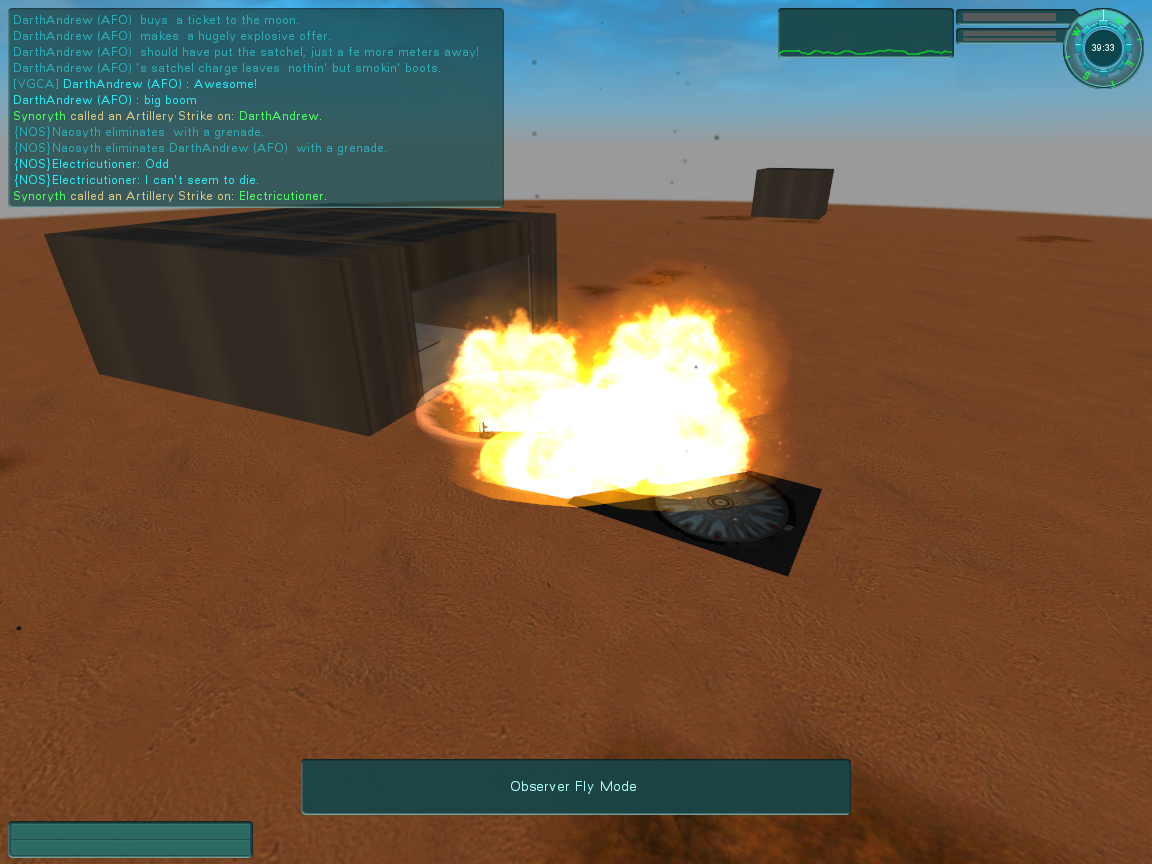
Task: Click the circular compass dial
Action: click(x=1102, y=47)
